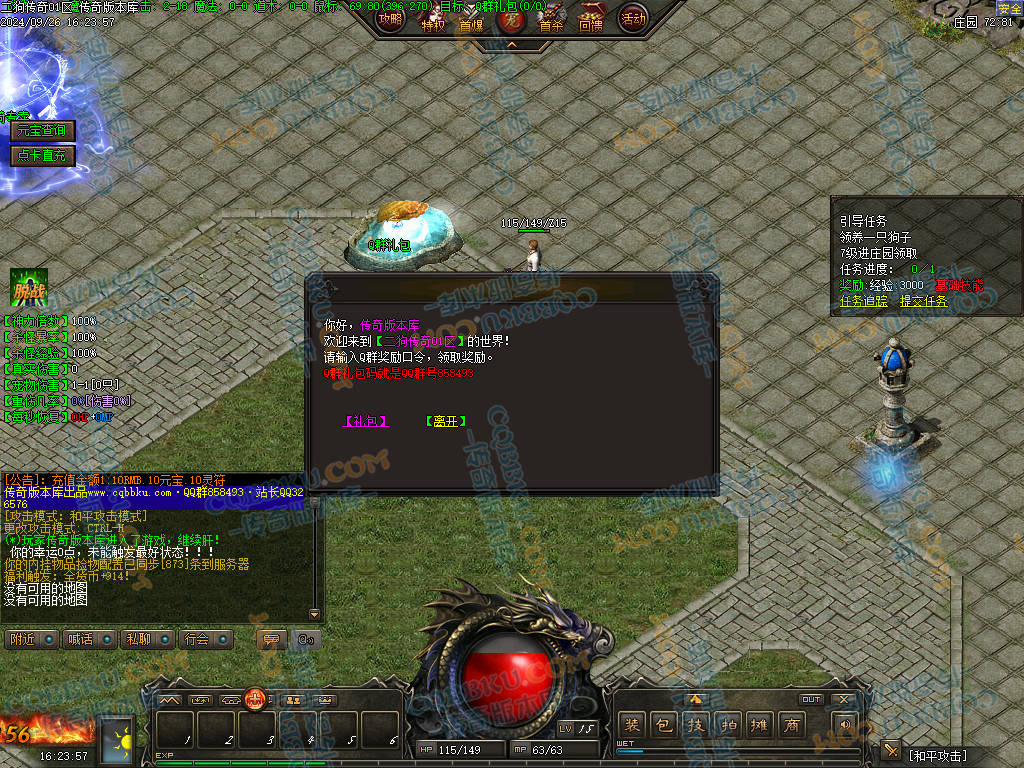Image resolution: width=1024 pixels, height=768 pixels.
Task: Switch chat to the 行会 guild channel
Action: click(206, 639)
